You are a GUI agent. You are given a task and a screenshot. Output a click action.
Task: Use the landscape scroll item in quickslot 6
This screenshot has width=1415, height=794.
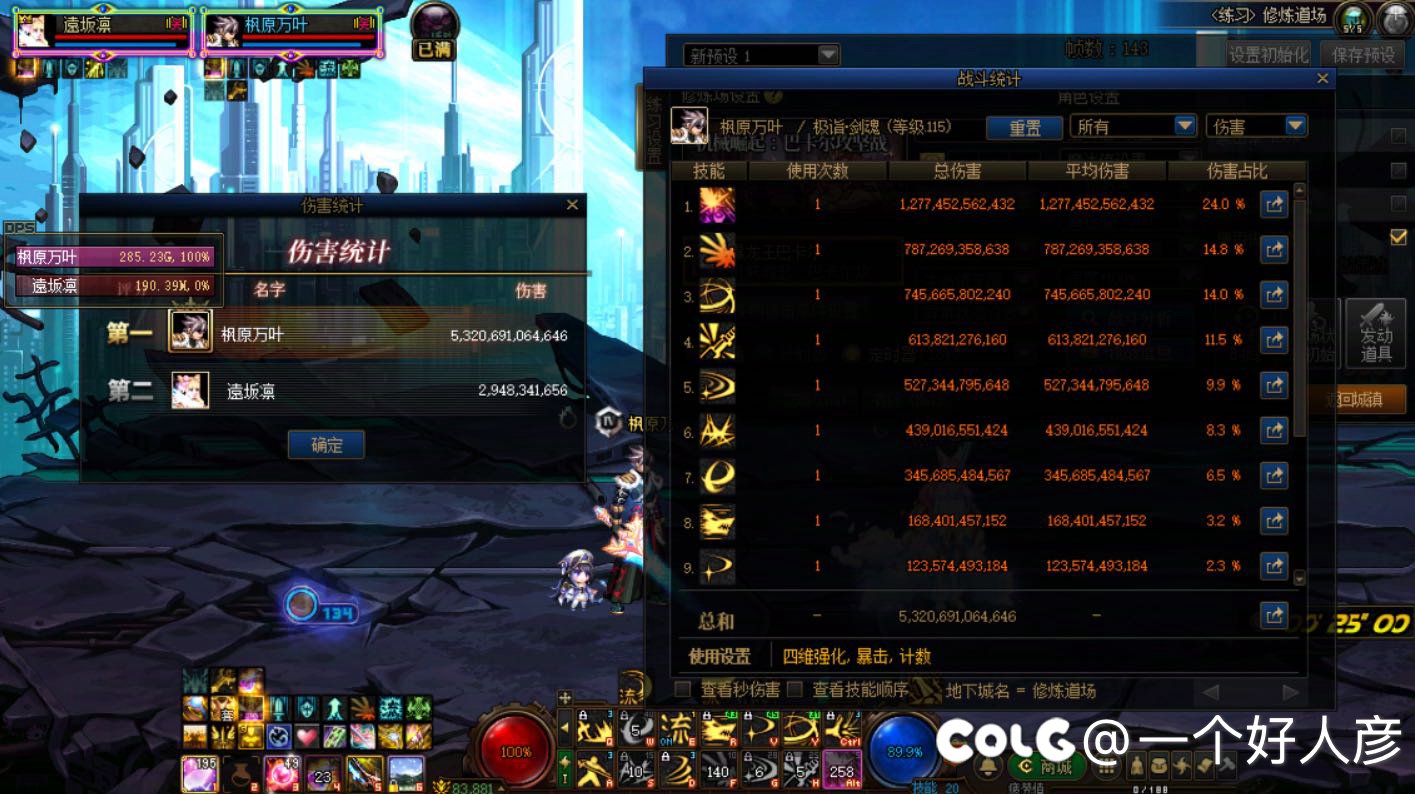pyautogui.click(x=405, y=774)
